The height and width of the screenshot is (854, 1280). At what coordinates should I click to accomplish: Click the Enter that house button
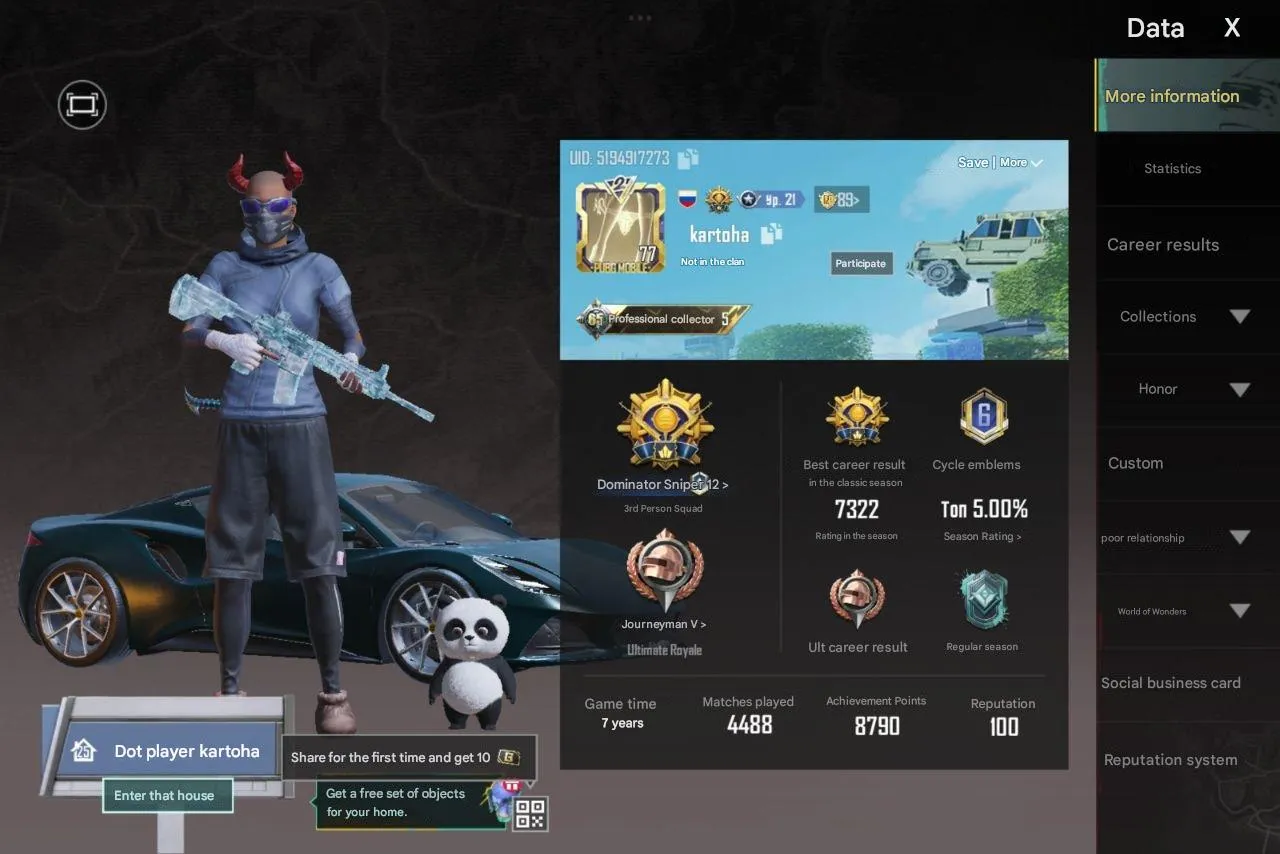point(167,795)
